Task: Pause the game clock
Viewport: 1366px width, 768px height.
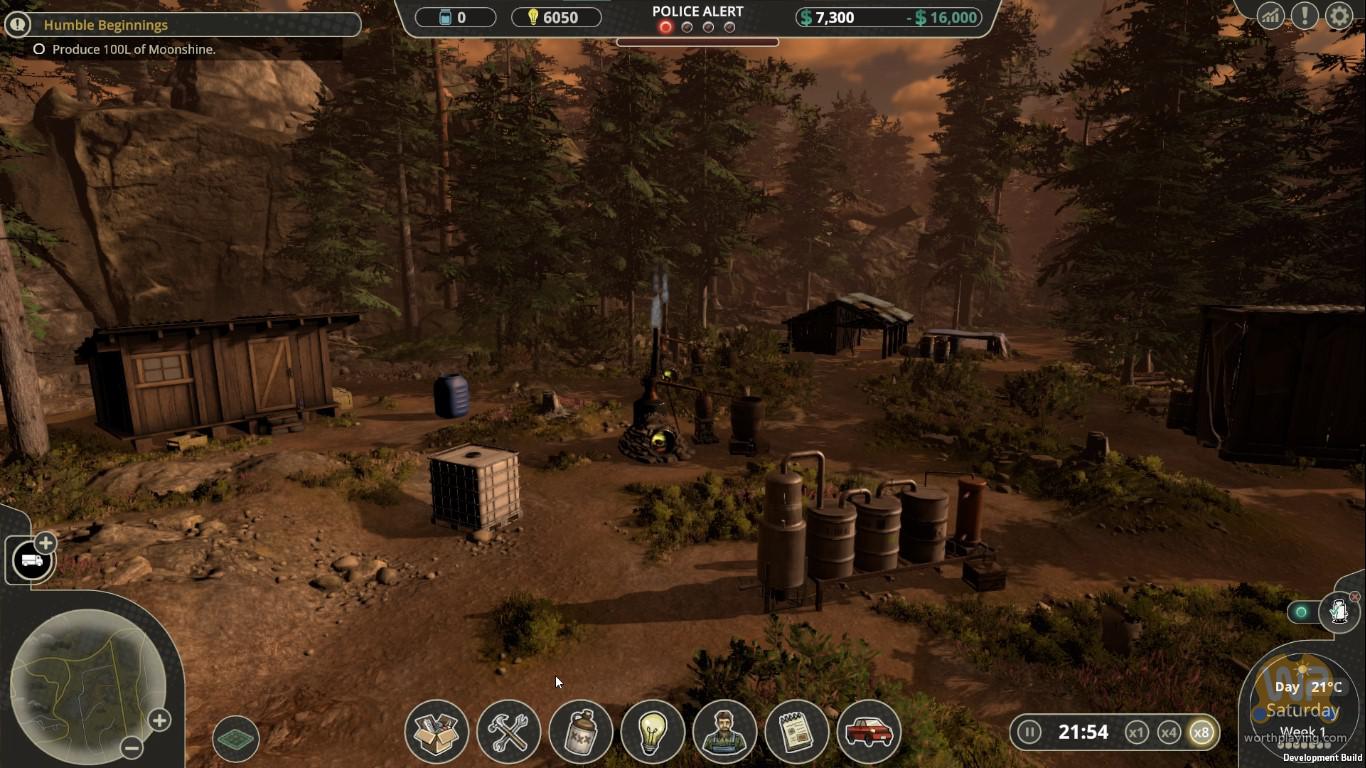Action: click(x=1029, y=732)
